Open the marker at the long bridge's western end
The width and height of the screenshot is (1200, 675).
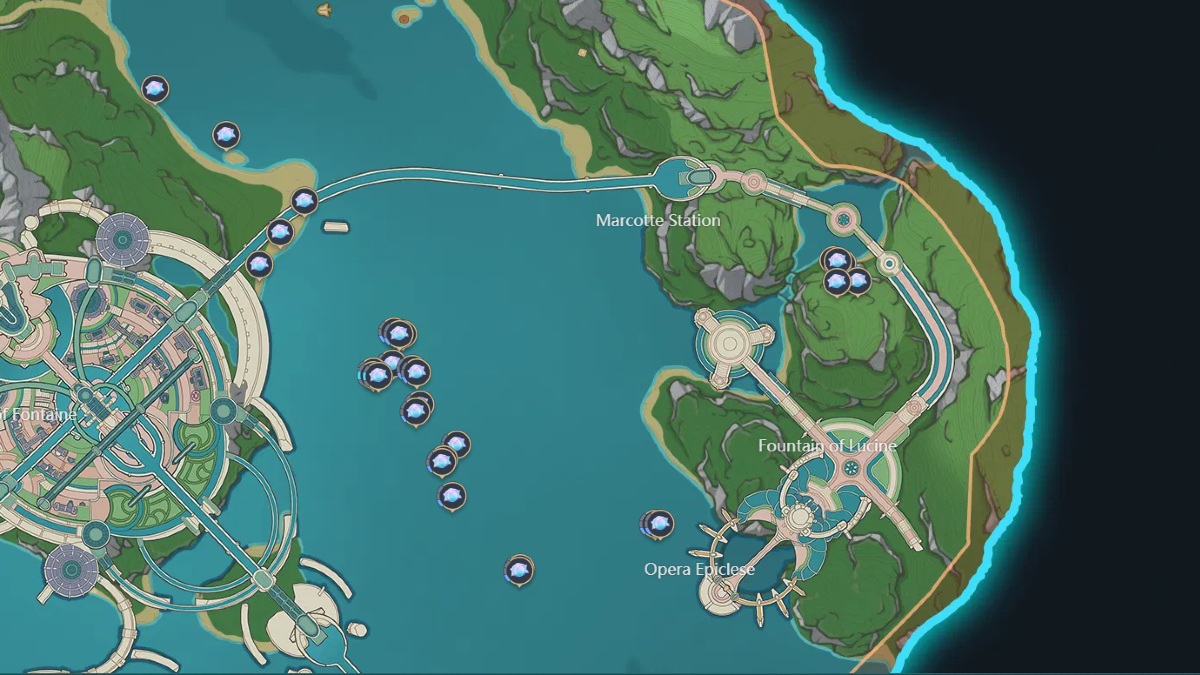tap(305, 200)
